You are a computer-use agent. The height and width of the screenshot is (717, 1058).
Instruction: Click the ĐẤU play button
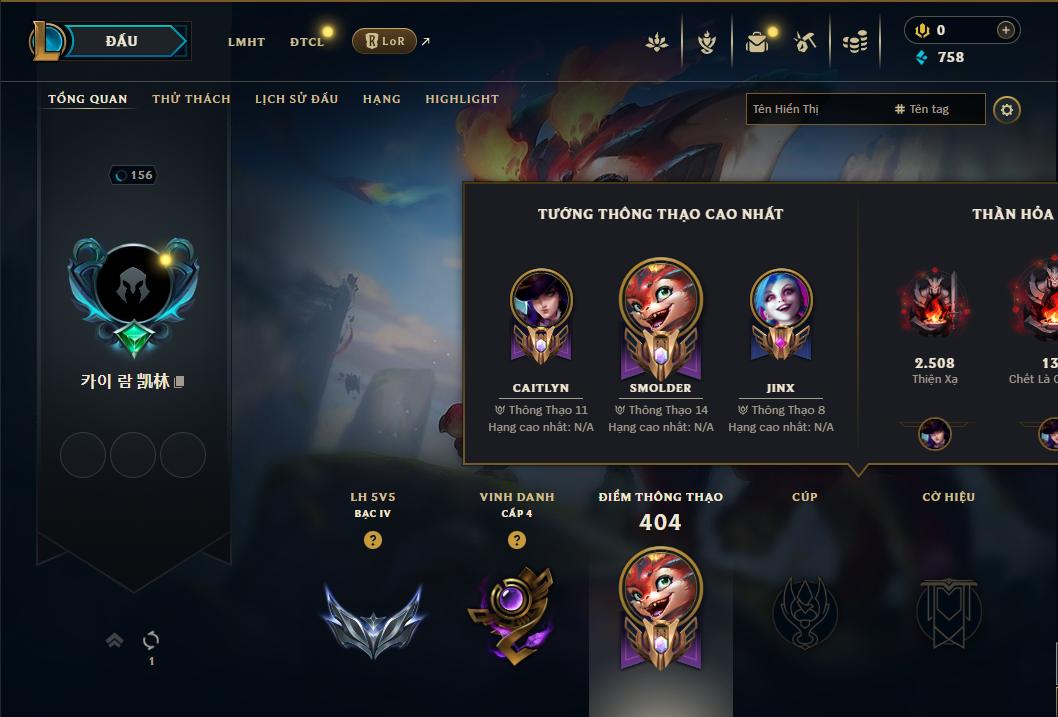click(121, 41)
